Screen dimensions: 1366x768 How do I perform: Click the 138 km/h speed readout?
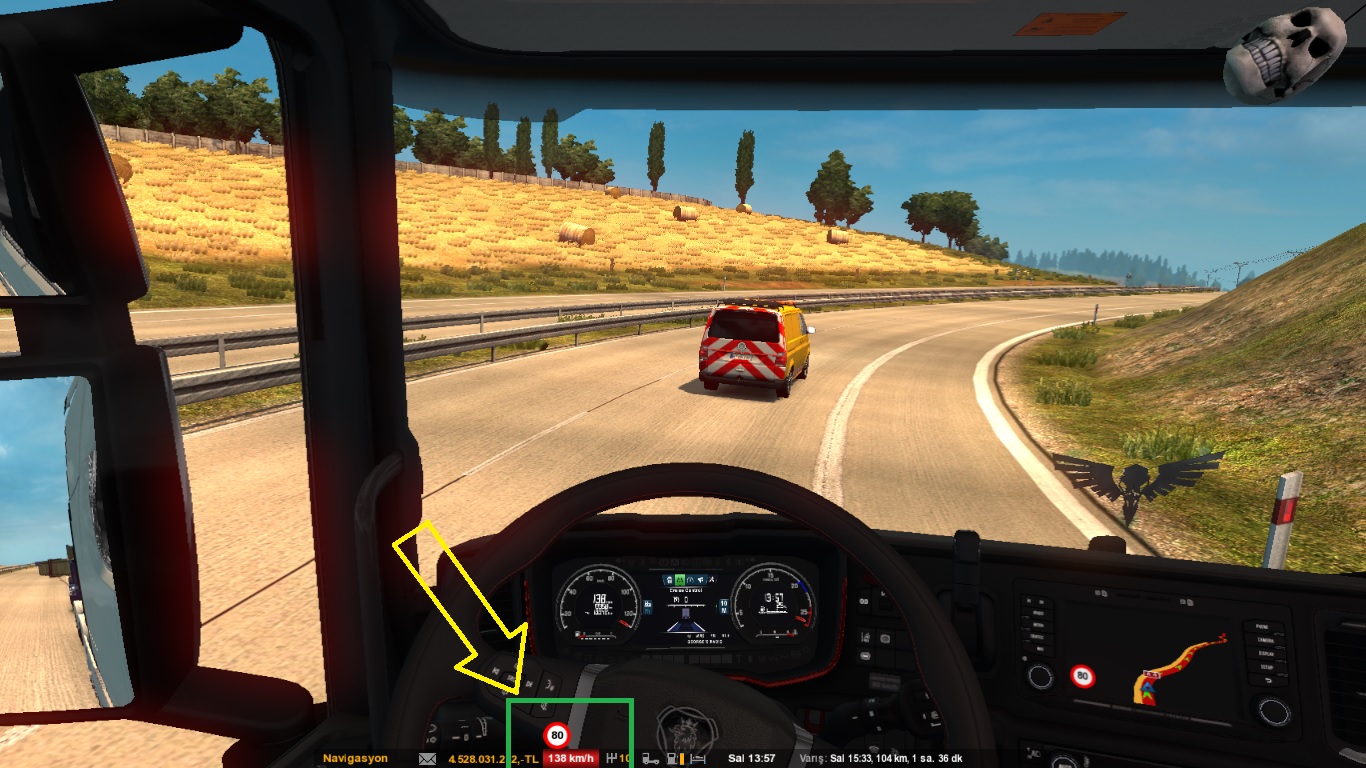pos(571,758)
